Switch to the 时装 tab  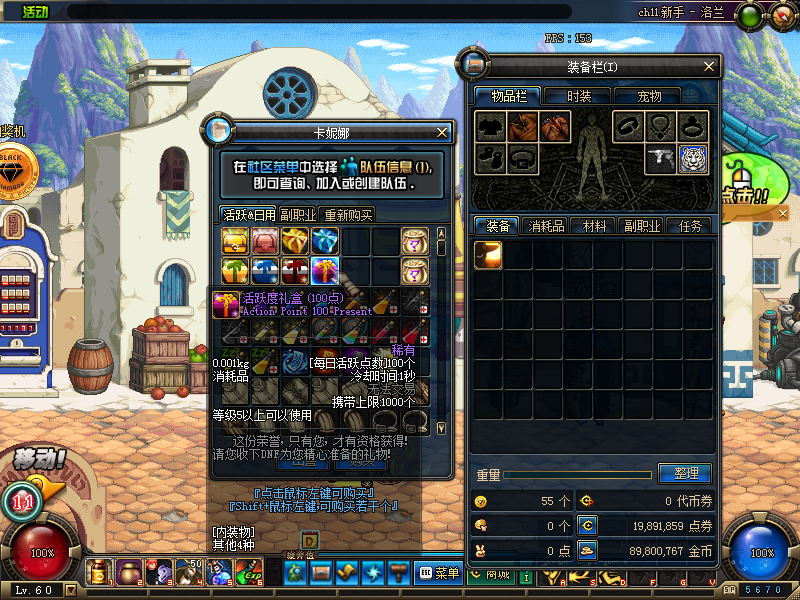tap(579, 96)
